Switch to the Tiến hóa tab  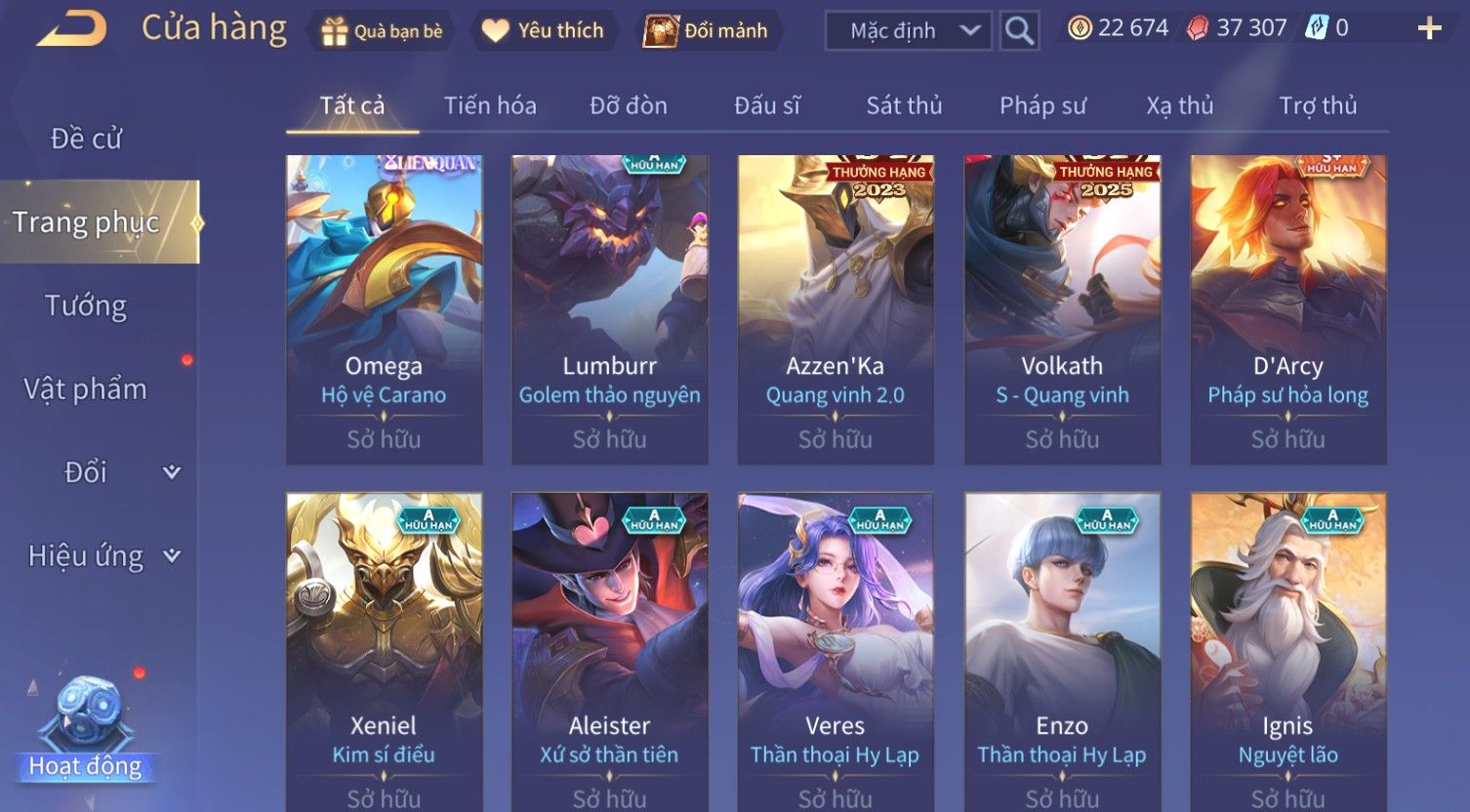[x=490, y=105]
